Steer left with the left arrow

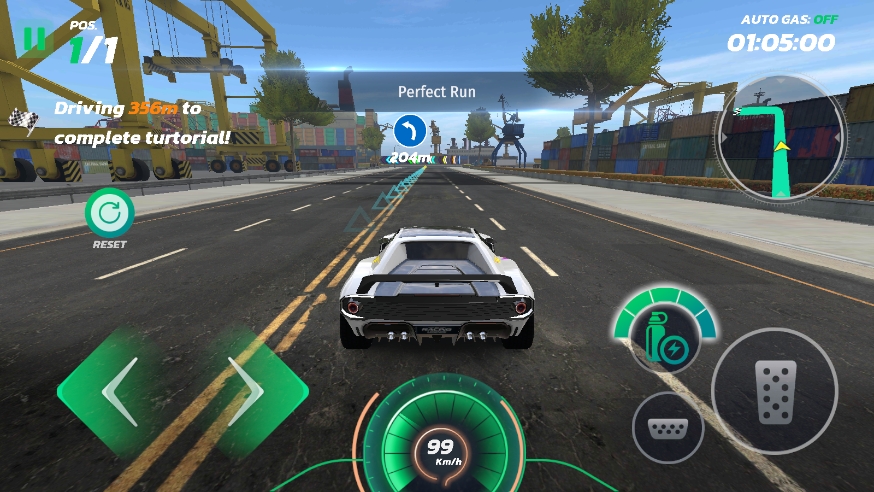pos(118,392)
